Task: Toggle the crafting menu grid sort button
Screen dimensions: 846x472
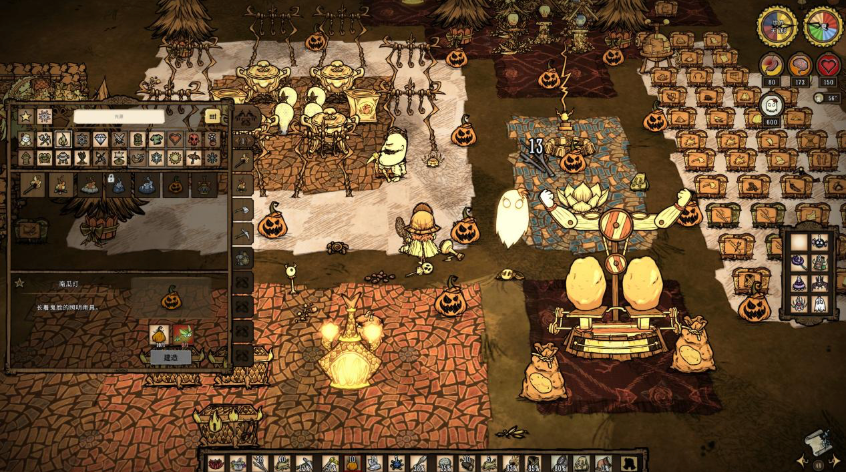Action: coord(212,116)
